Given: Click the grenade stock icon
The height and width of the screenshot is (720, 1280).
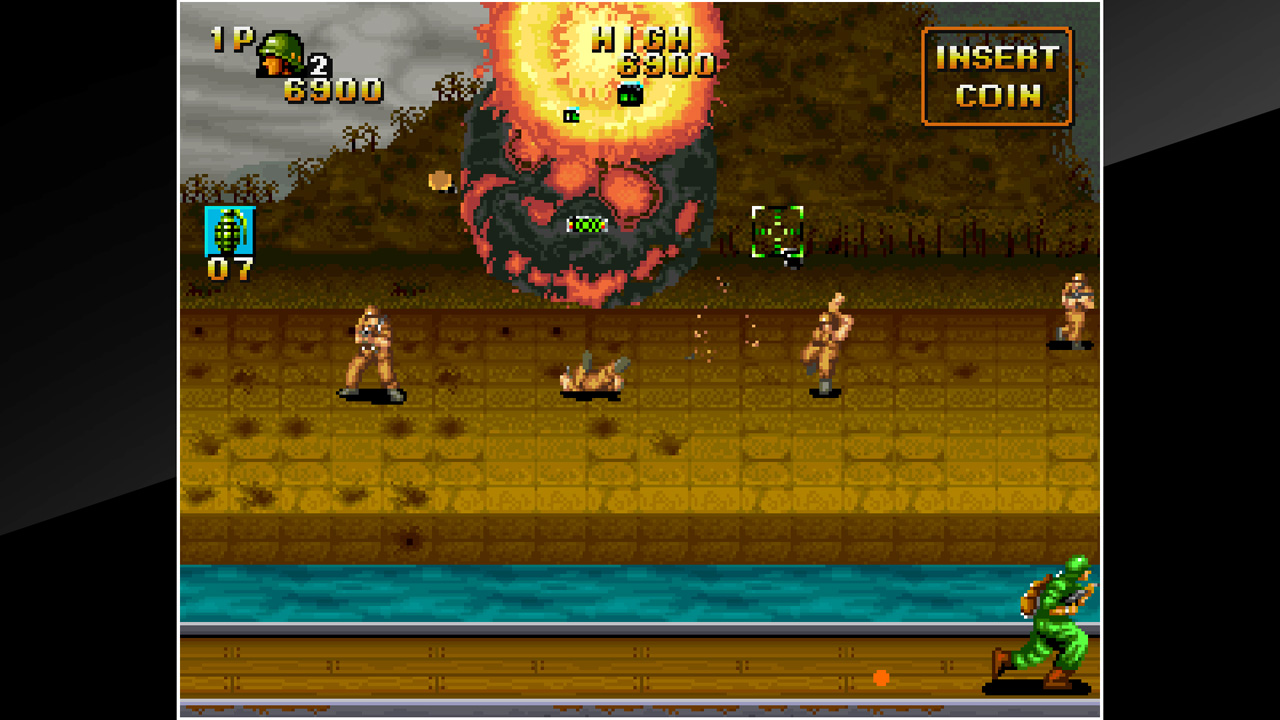Looking at the screenshot, I should coord(231,230).
